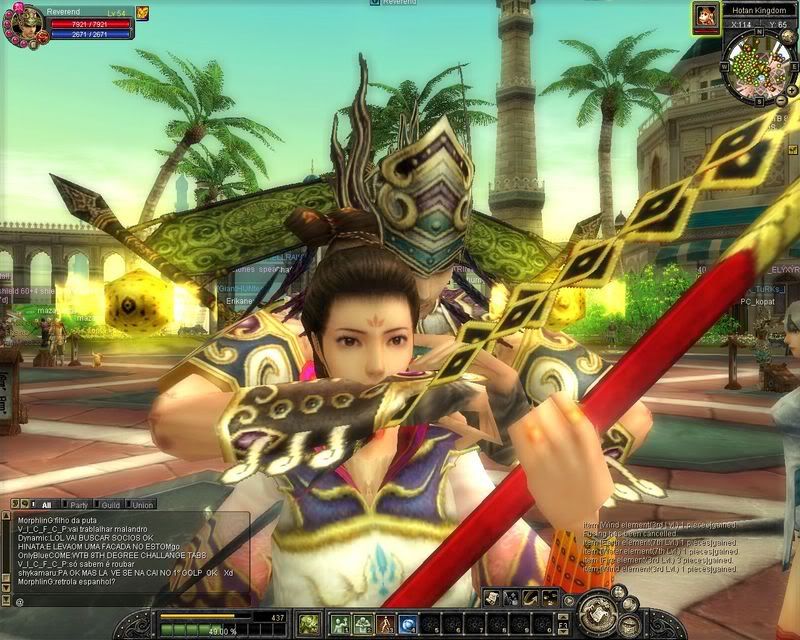Open the large round main menu button
The width and height of the screenshot is (800, 640).
click(600, 612)
